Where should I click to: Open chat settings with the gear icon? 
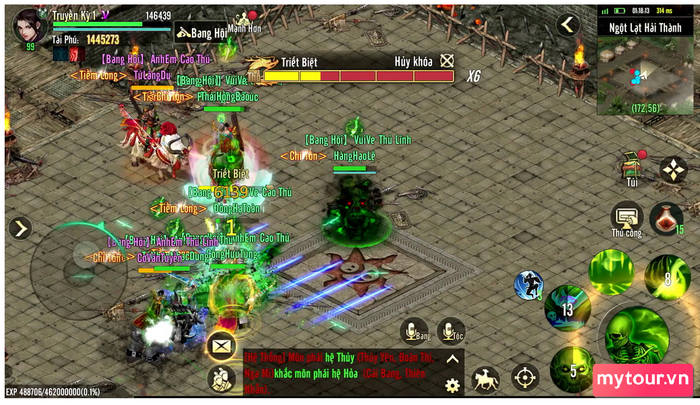[x=452, y=384]
